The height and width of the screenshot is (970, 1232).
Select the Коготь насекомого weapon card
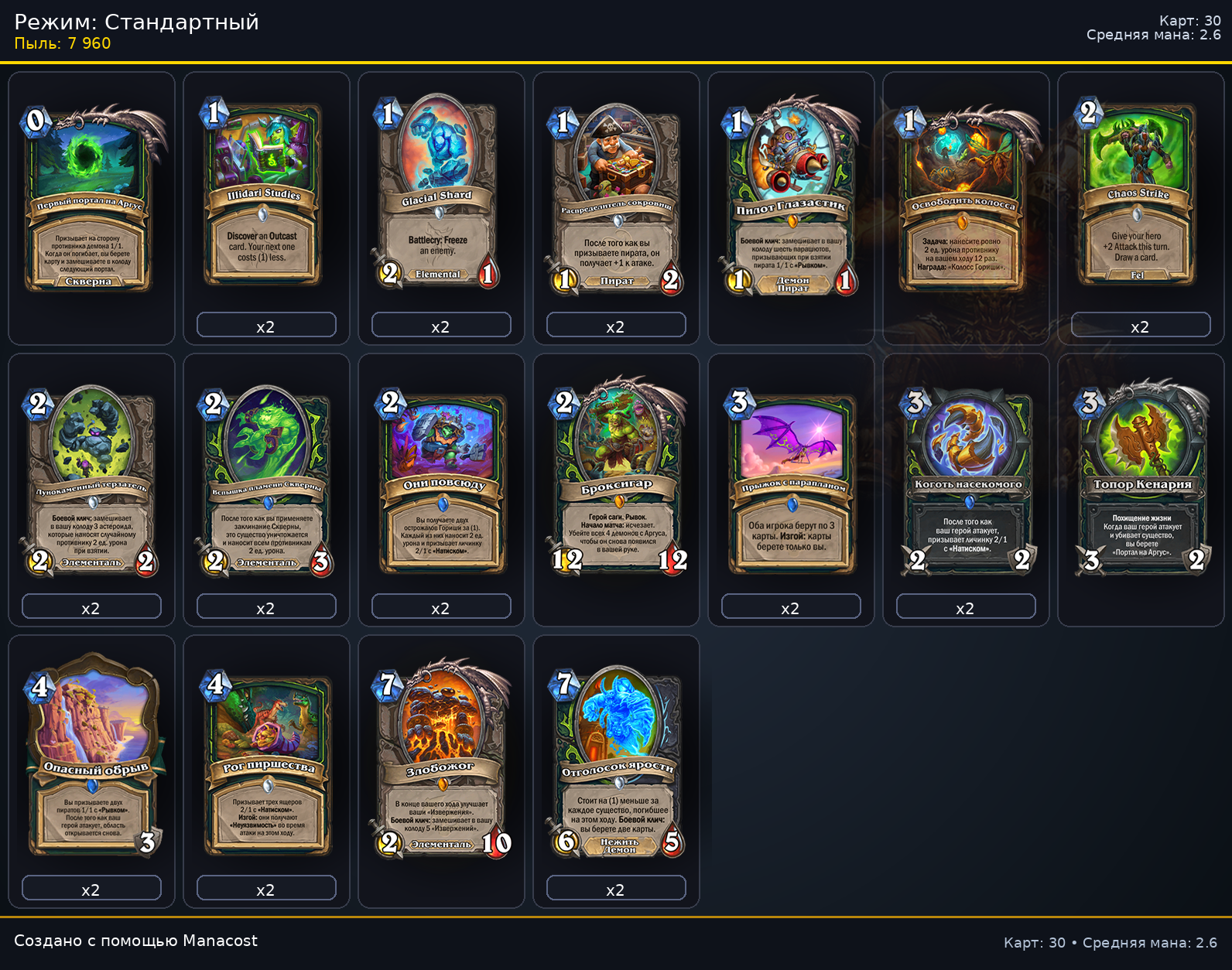[x=965, y=481]
